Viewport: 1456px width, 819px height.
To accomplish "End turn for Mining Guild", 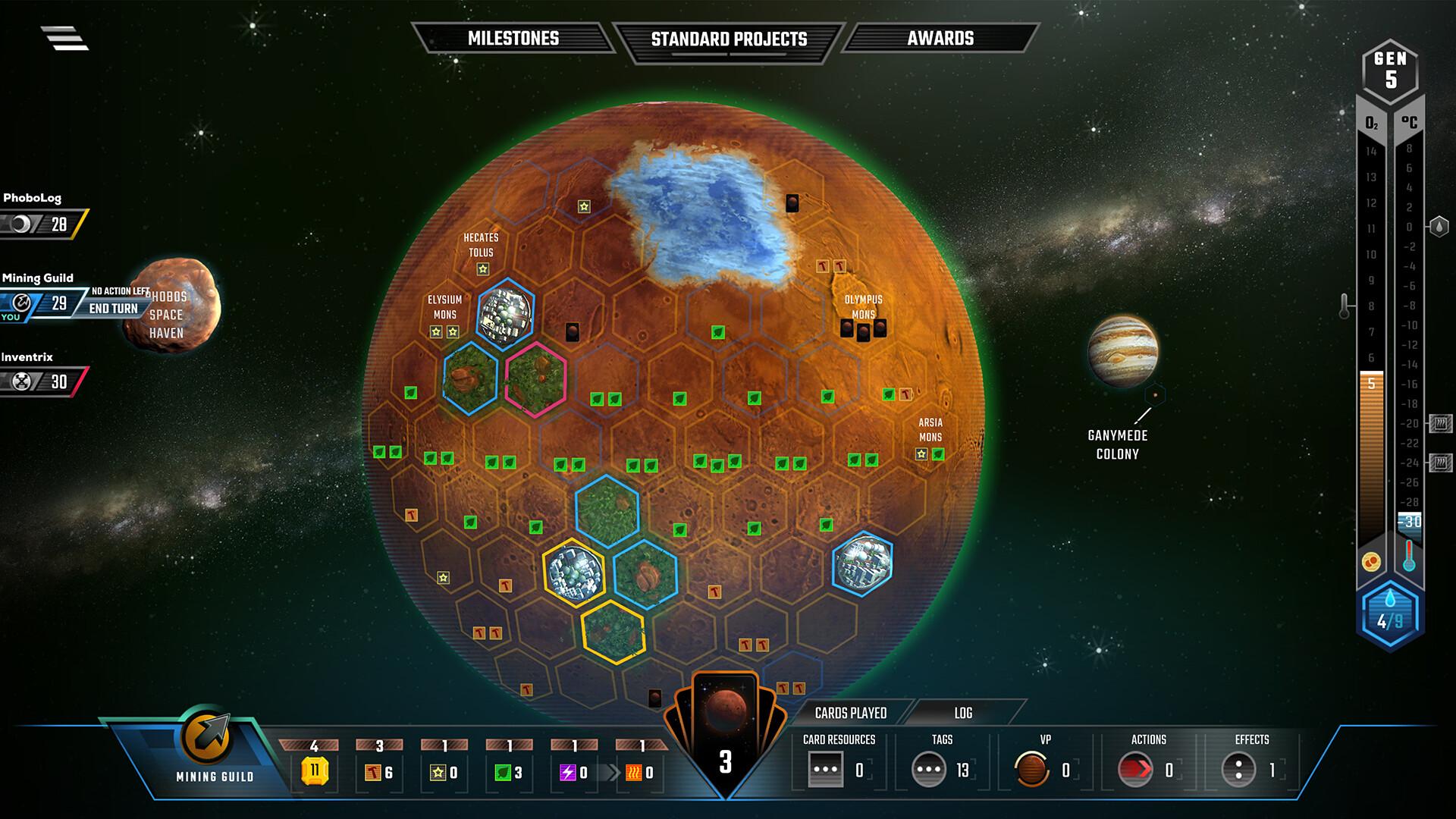I will coord(114,309).
